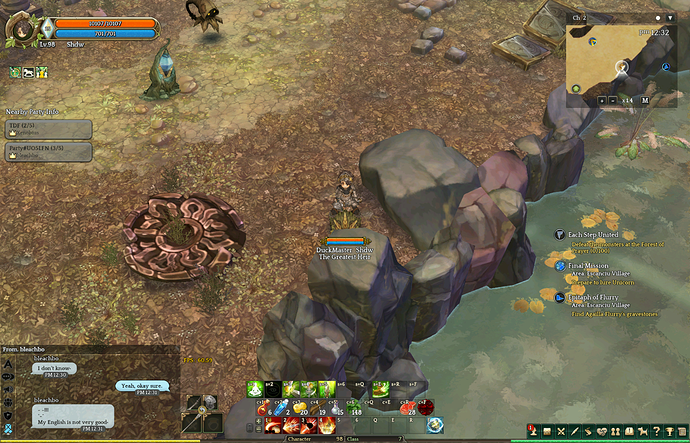
Task: Open the Class bar at screen bottom
Action: 353,438
